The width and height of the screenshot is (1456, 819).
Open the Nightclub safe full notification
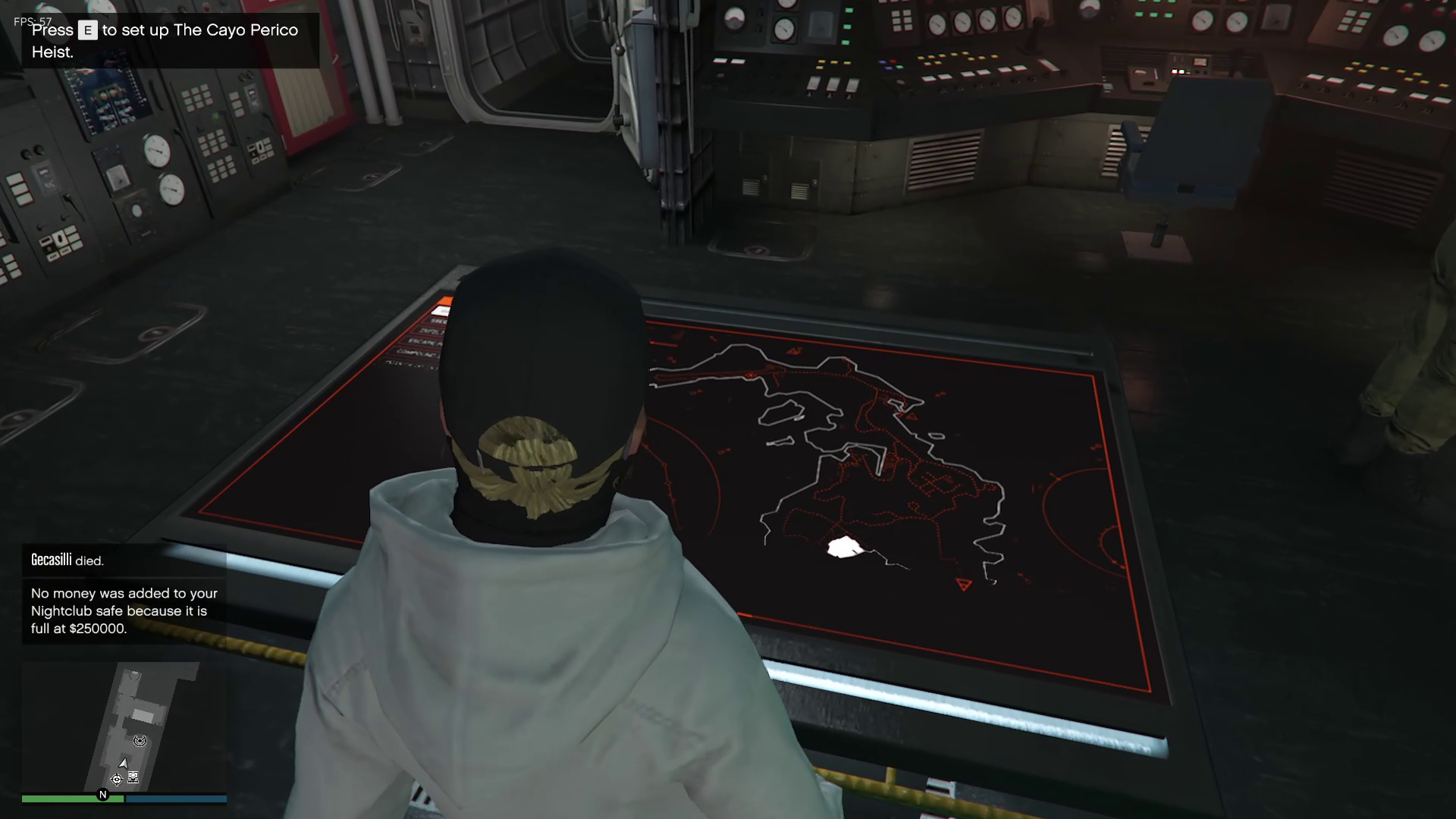124,610
